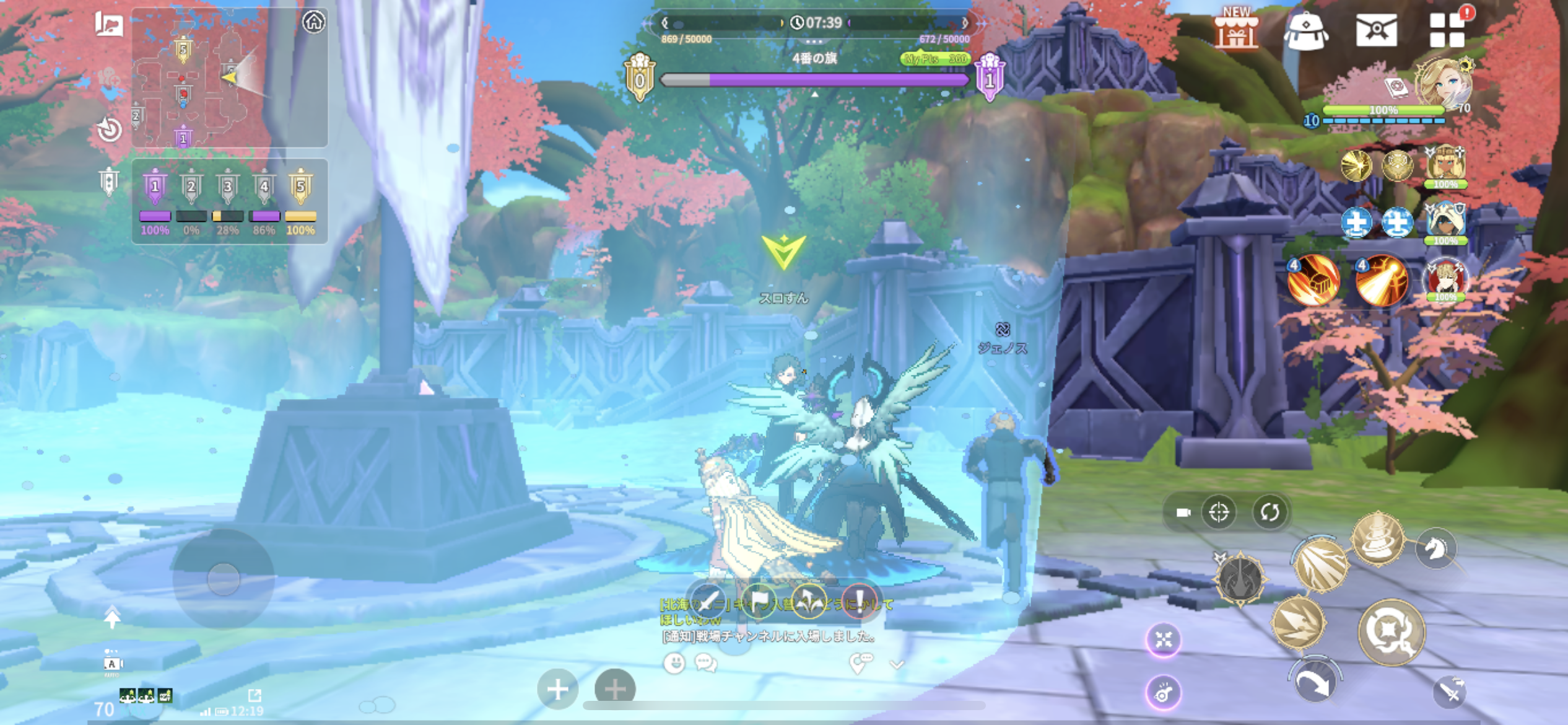The image size is (1568, 725).
Task: Open the four-square main menu grid
Action: pos(1447,31)
